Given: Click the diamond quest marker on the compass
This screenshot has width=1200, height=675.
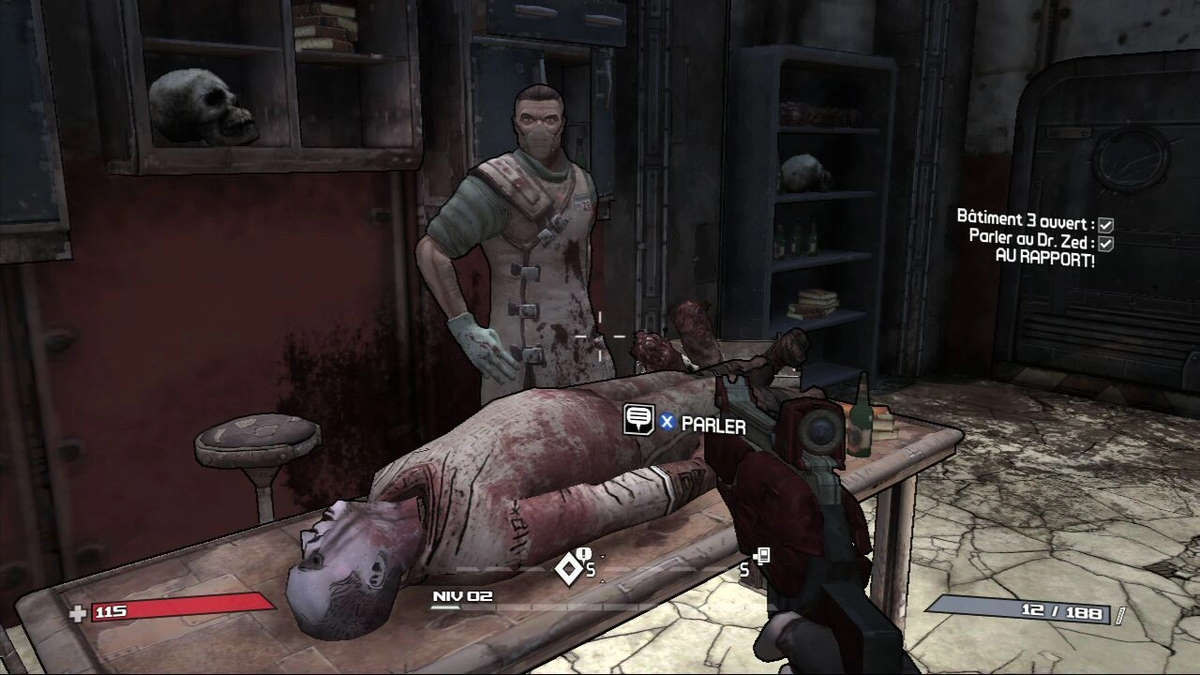Looking at the screenshot, I should [569, 568].
